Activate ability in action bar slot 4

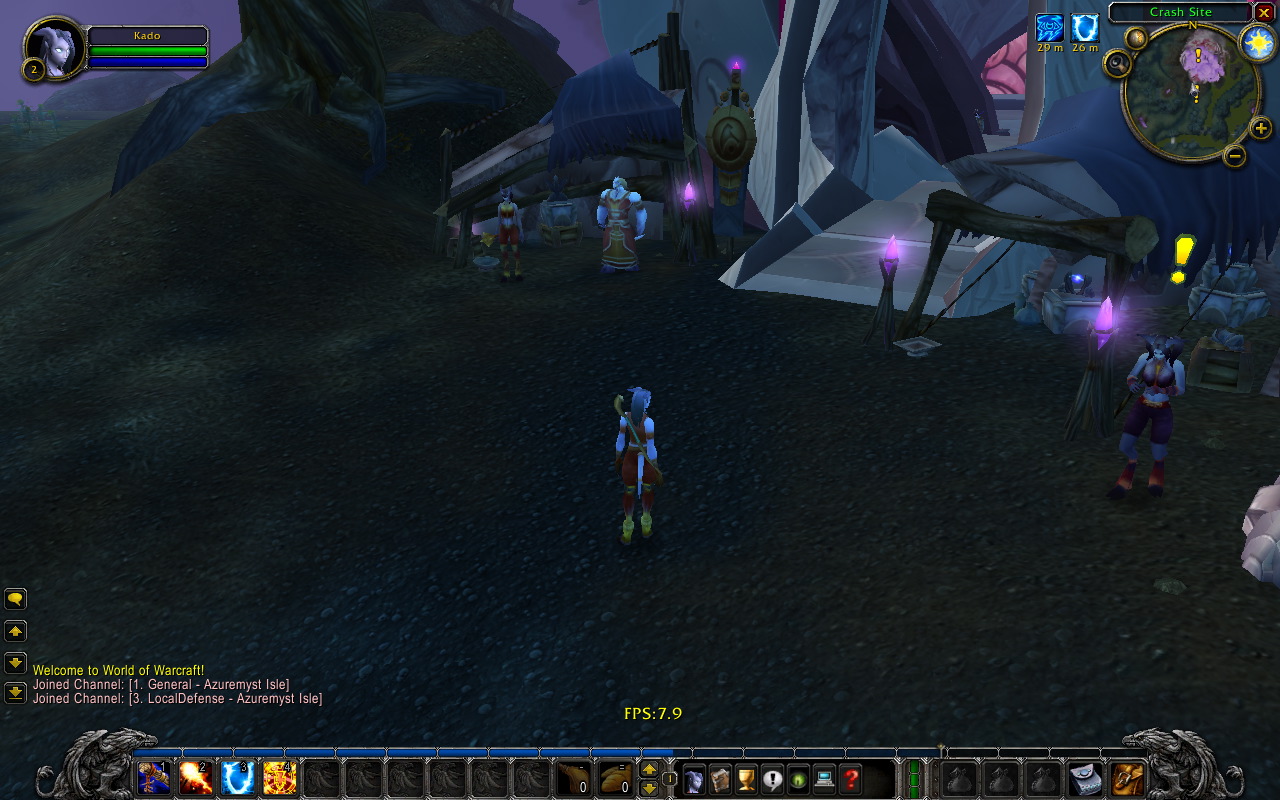click(x=281, y=779)
